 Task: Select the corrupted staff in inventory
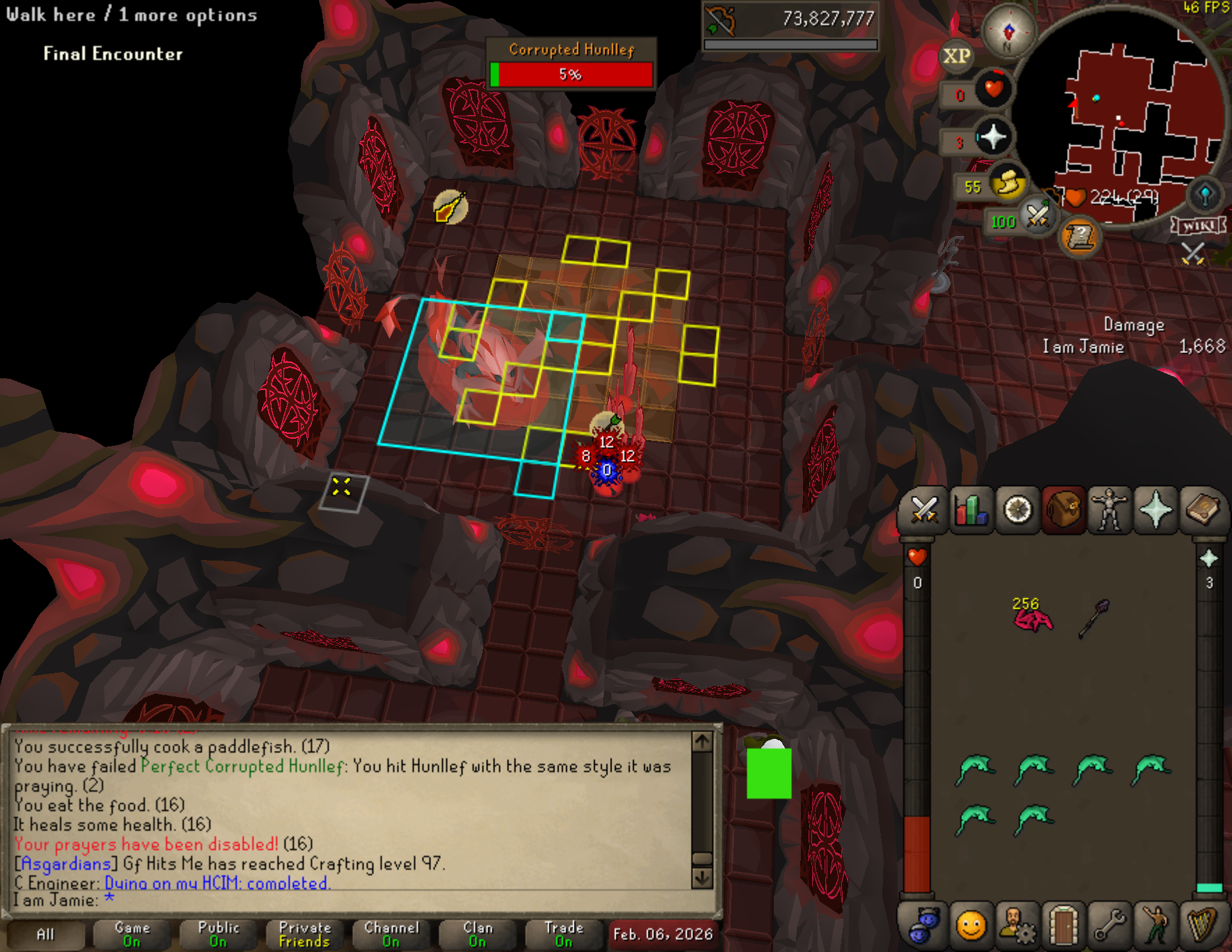click(x=1093, y=618)
